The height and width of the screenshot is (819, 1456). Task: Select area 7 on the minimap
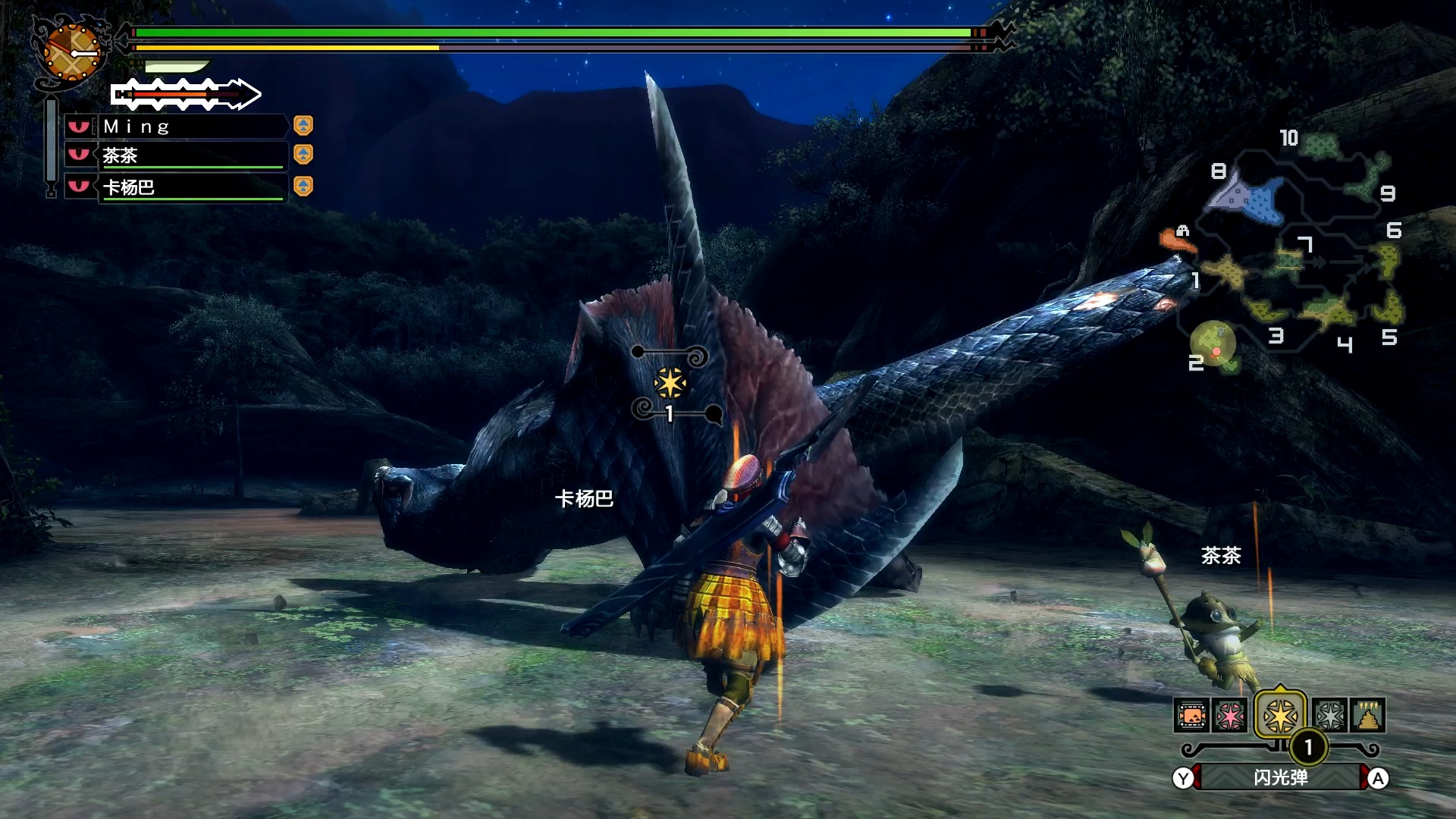point(1289,260)
